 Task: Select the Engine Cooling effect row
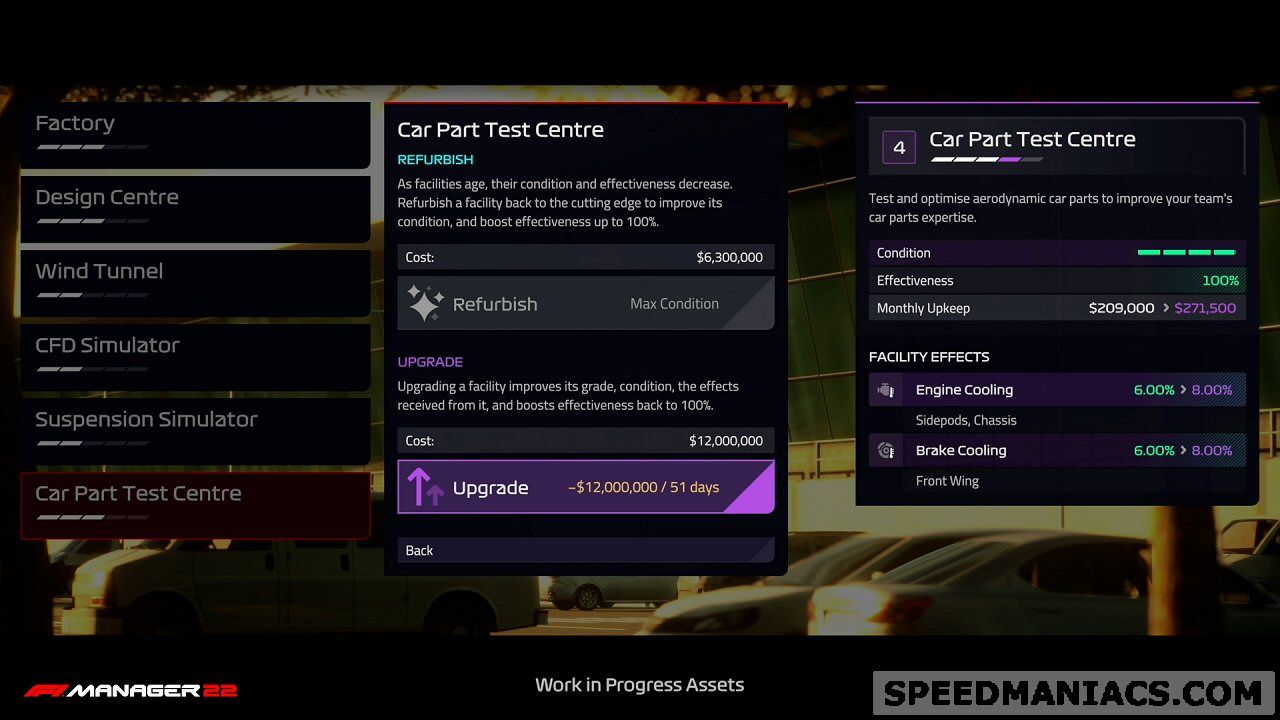(x=1057, y=390)
